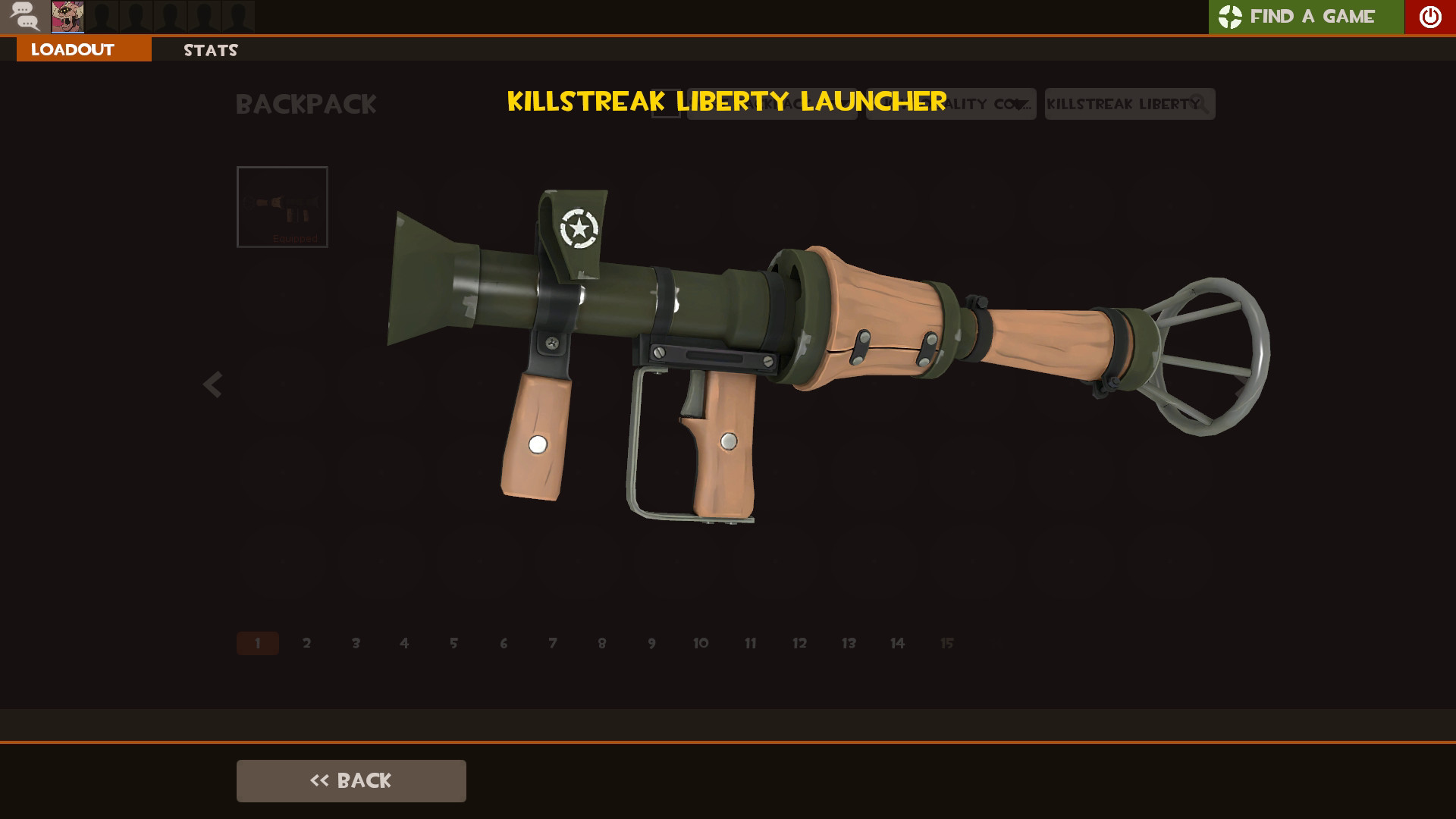1456x819 pixels.
Task: Click the magnifying glass search icon
Action: click(x=1198, y=104)
